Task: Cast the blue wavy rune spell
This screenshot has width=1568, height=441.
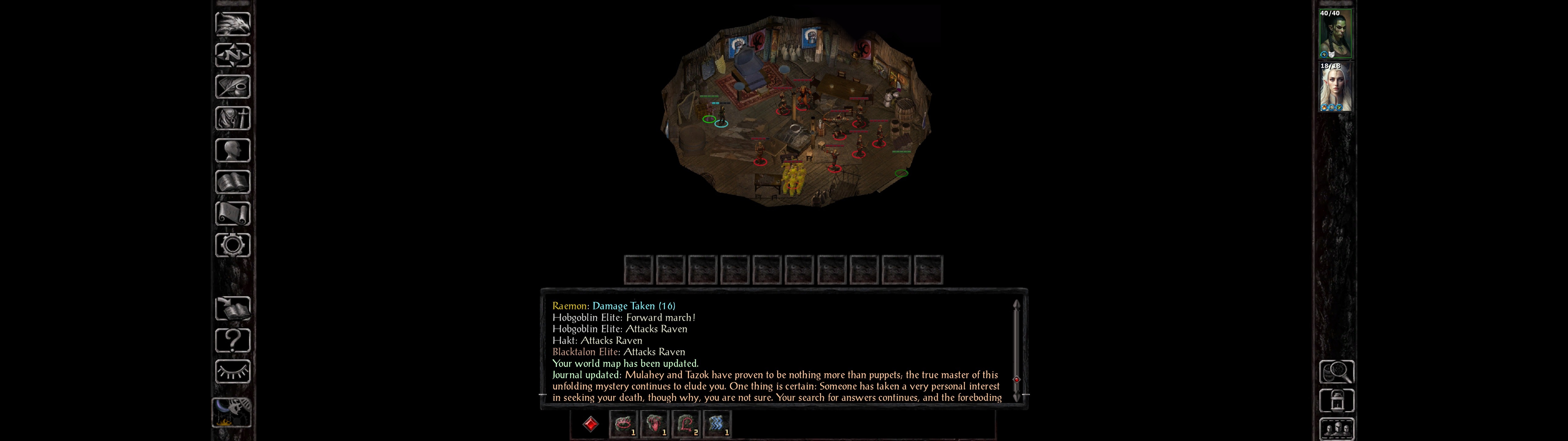Action: [716, 424]
